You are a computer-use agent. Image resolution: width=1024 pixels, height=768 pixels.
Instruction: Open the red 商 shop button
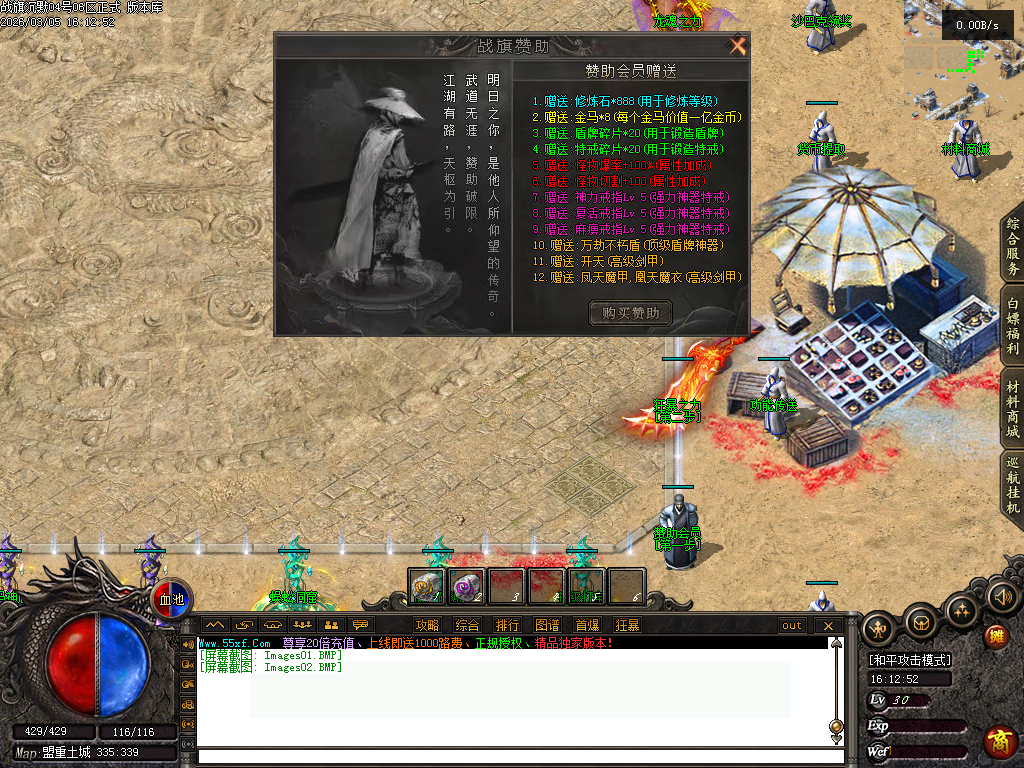[998, 742]
